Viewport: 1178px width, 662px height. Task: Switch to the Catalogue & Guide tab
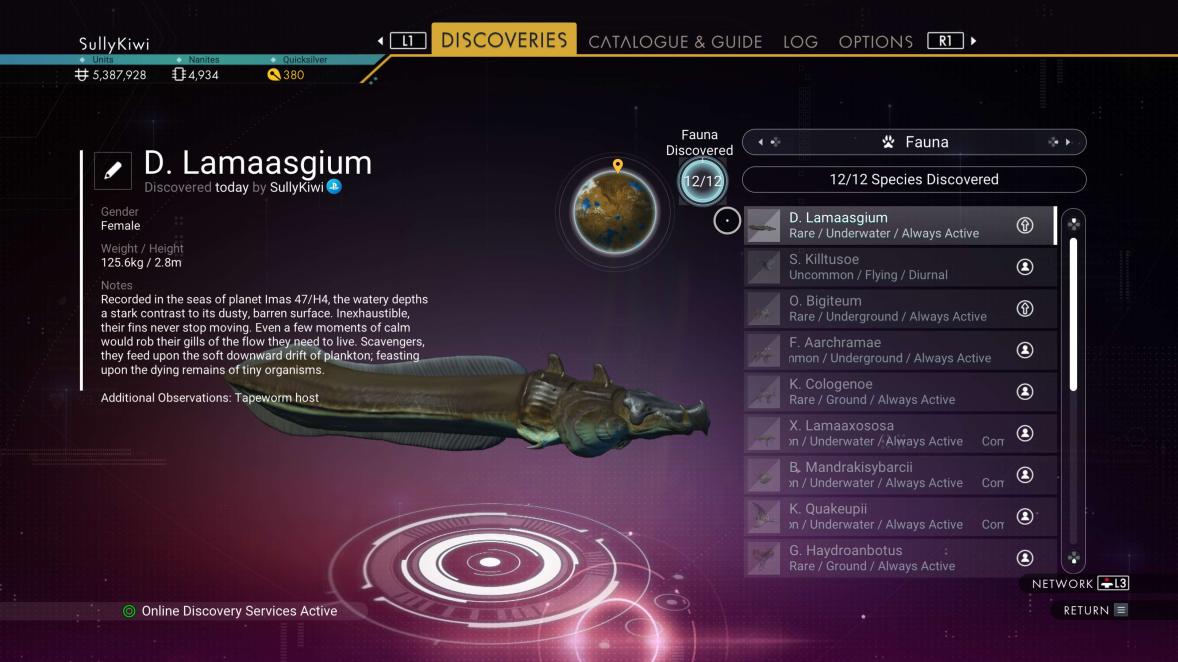click(675, 42)
